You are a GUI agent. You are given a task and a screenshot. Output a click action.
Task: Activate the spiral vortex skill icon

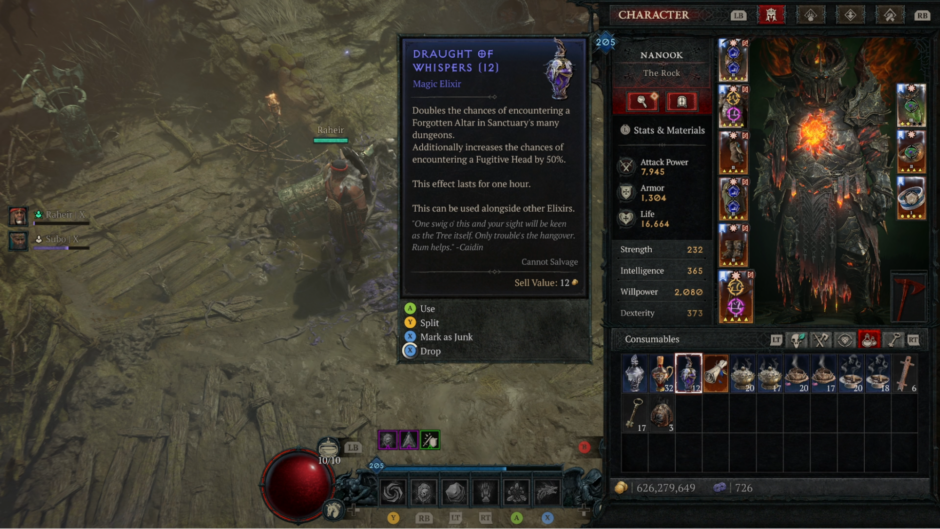pos(394,492)
